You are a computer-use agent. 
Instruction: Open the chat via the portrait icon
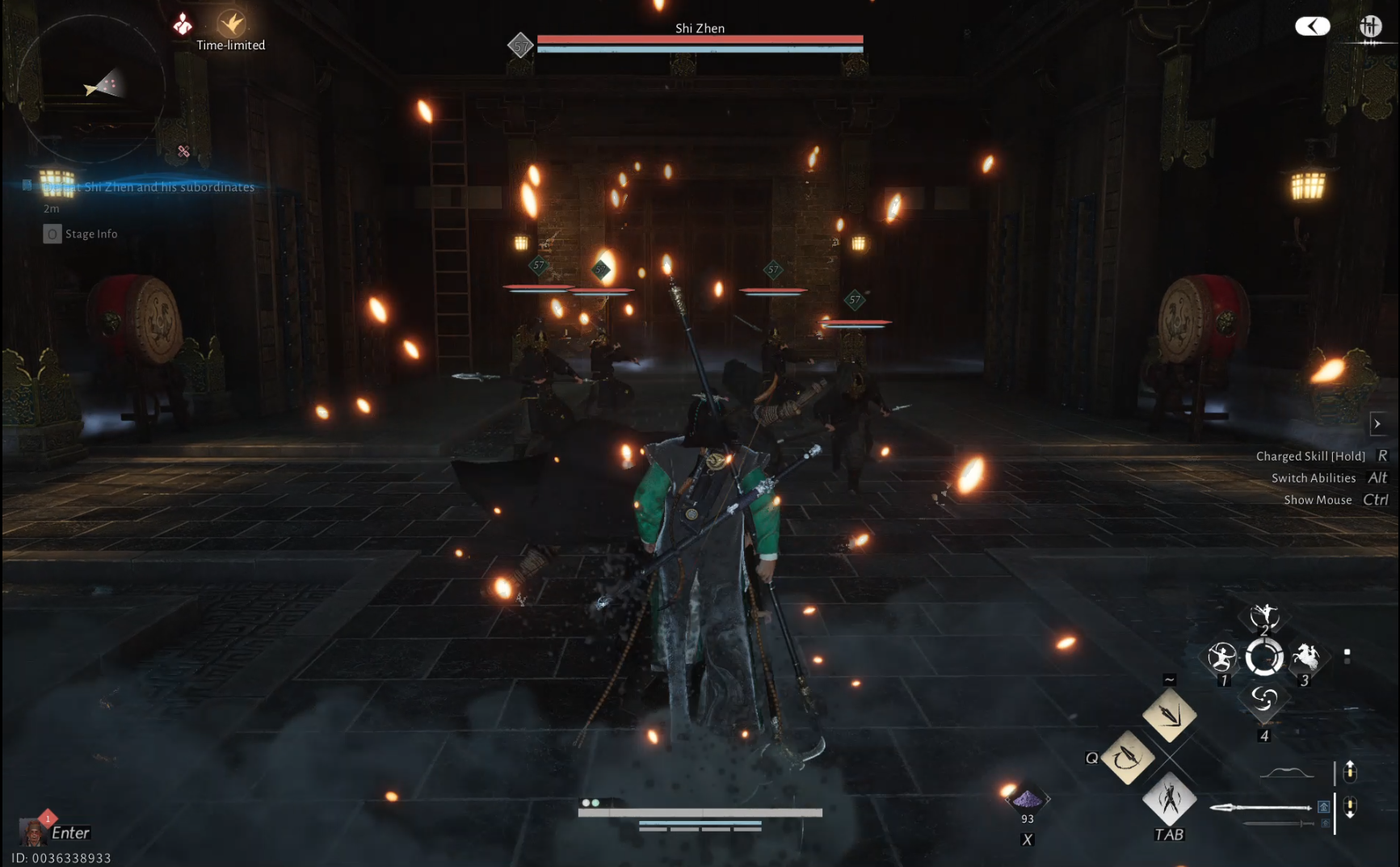coord(32,831)
